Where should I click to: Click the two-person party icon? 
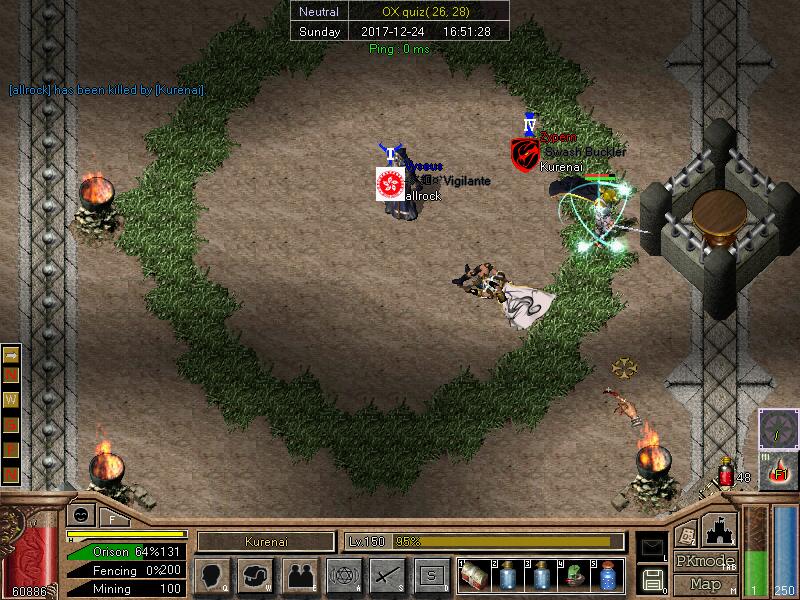pos(299,575)
